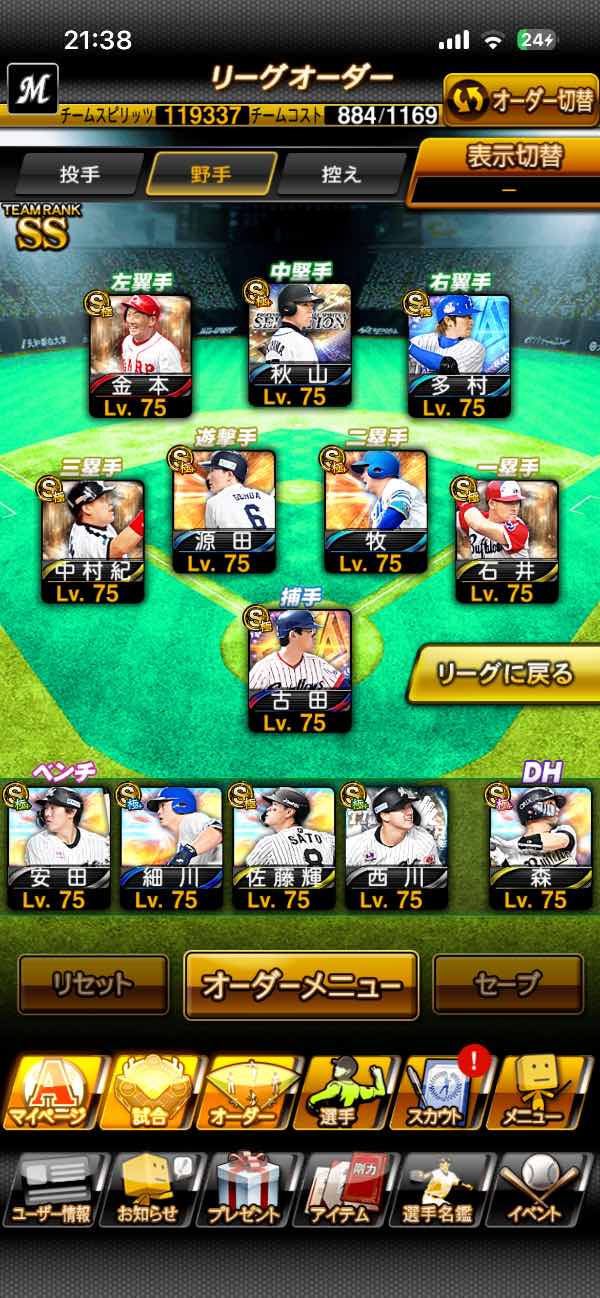Open the オーダーメニュー
The height and width of the screenshot is (1298, 600).
click(x=301, y=985)
